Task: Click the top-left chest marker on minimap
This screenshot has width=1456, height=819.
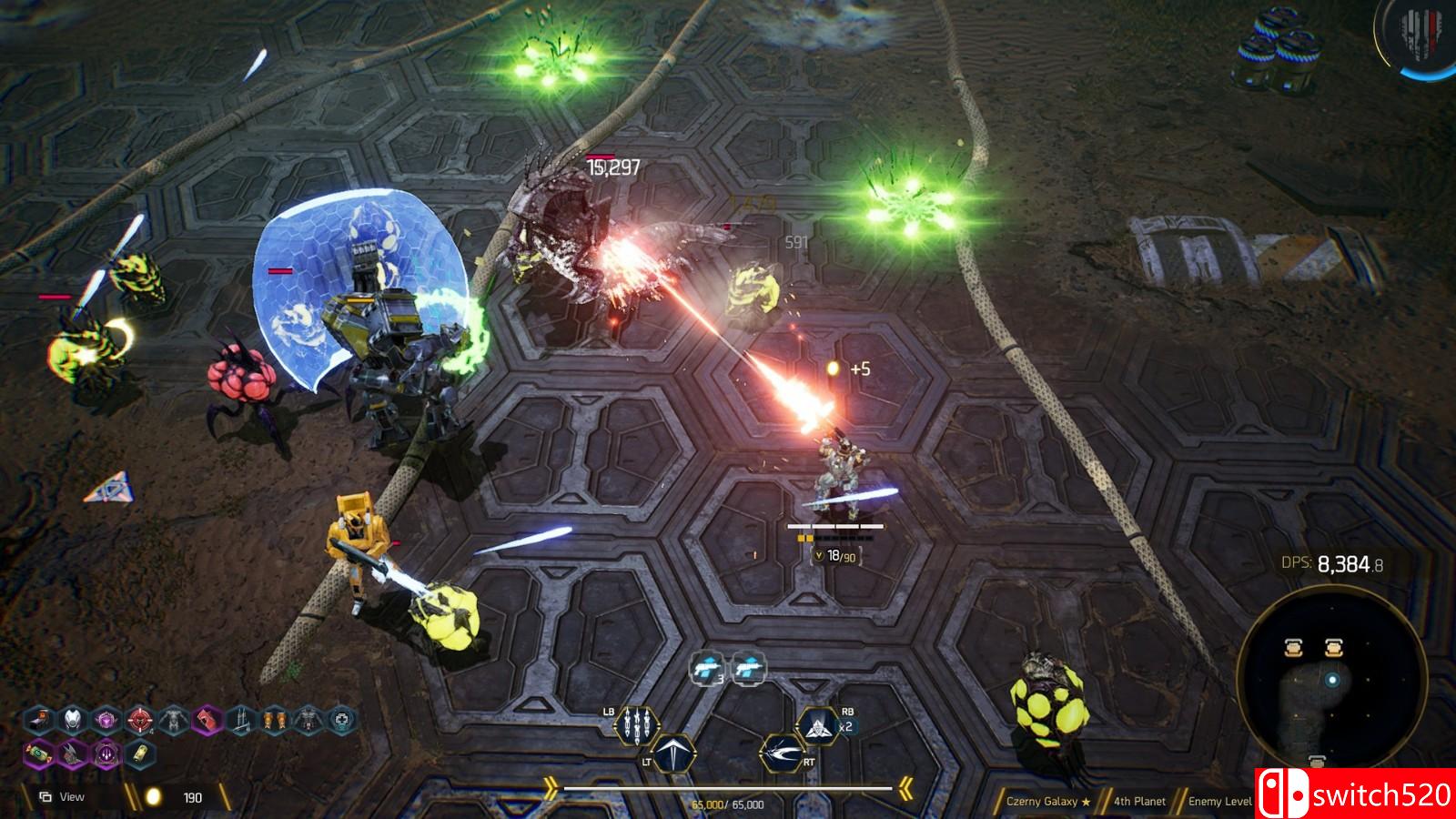Action: [1295, 647]
